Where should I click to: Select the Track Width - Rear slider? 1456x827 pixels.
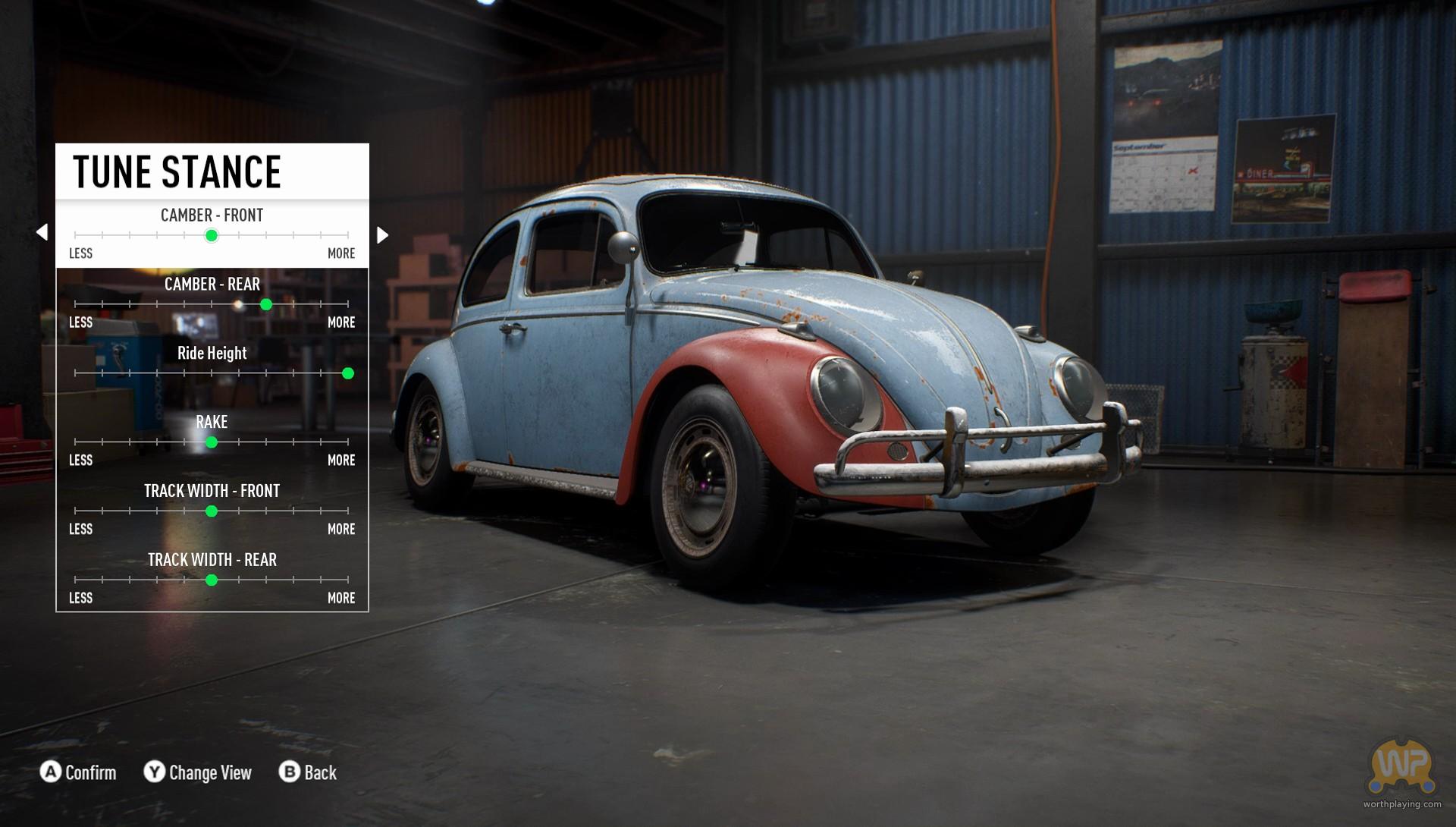[x=212, y=580]
